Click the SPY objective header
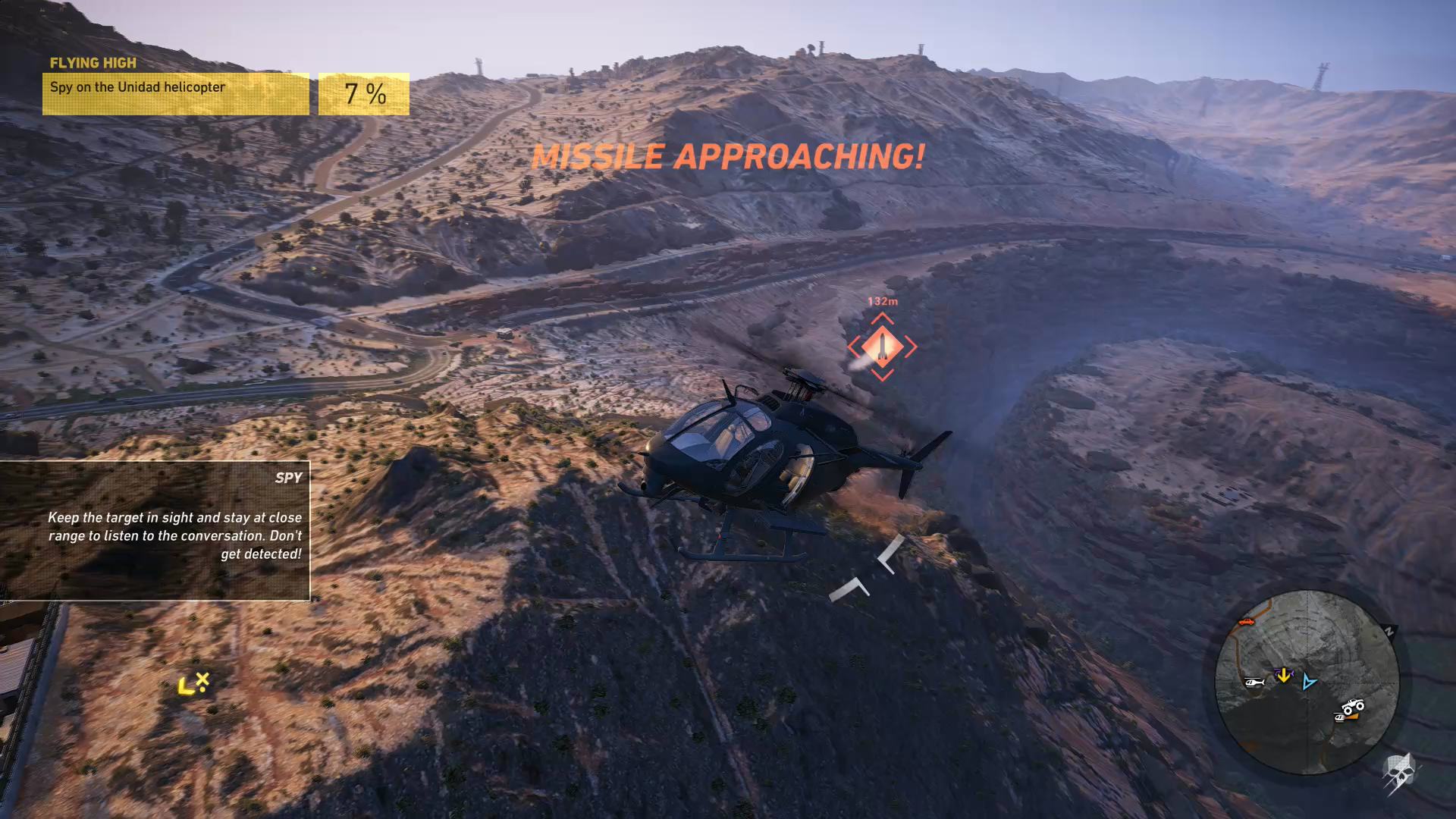 click(x=288, y=477)
